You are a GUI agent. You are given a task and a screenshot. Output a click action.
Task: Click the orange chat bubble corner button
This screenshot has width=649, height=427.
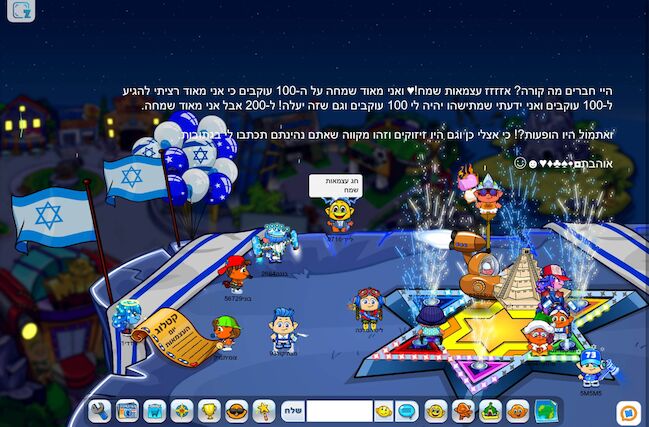(628, 409)
